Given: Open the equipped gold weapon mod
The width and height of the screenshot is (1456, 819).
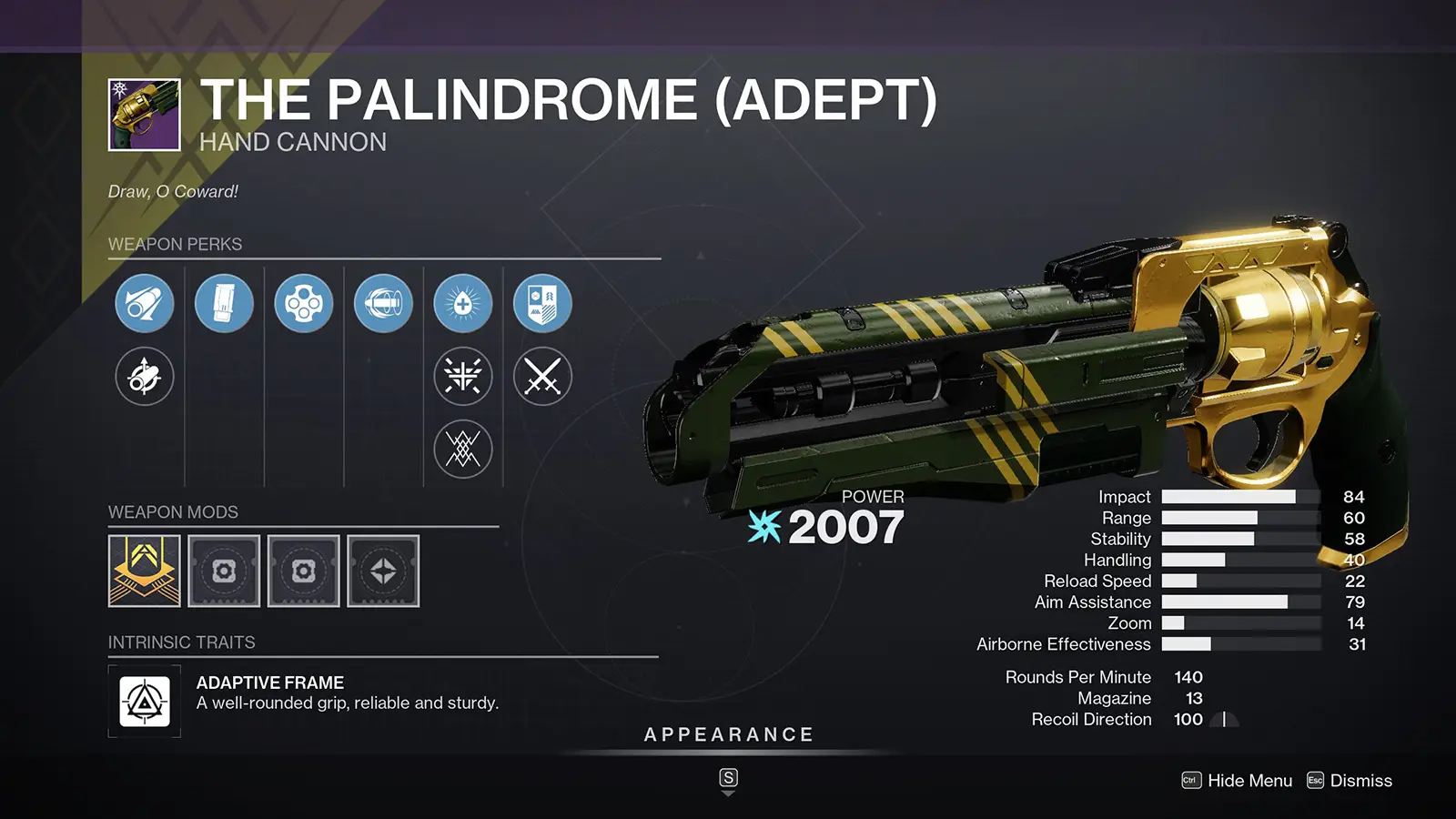Looking at the screenshot, I should click(146, 571).
